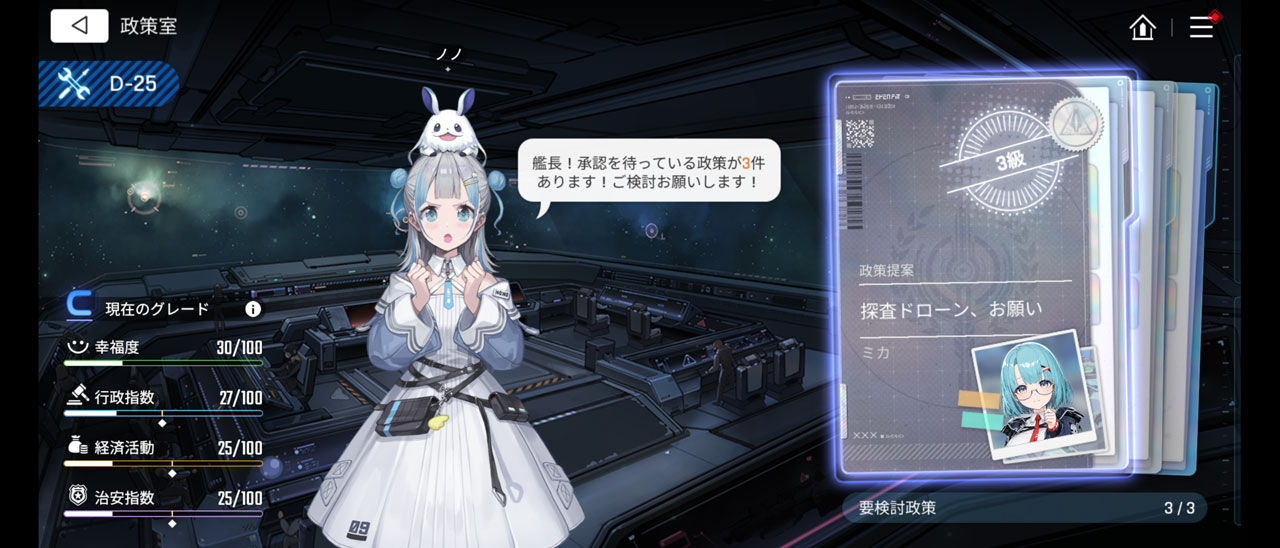Open the hamburger menu
The height and width of the screenshot is (548, 1280).
coord(1201,27)
